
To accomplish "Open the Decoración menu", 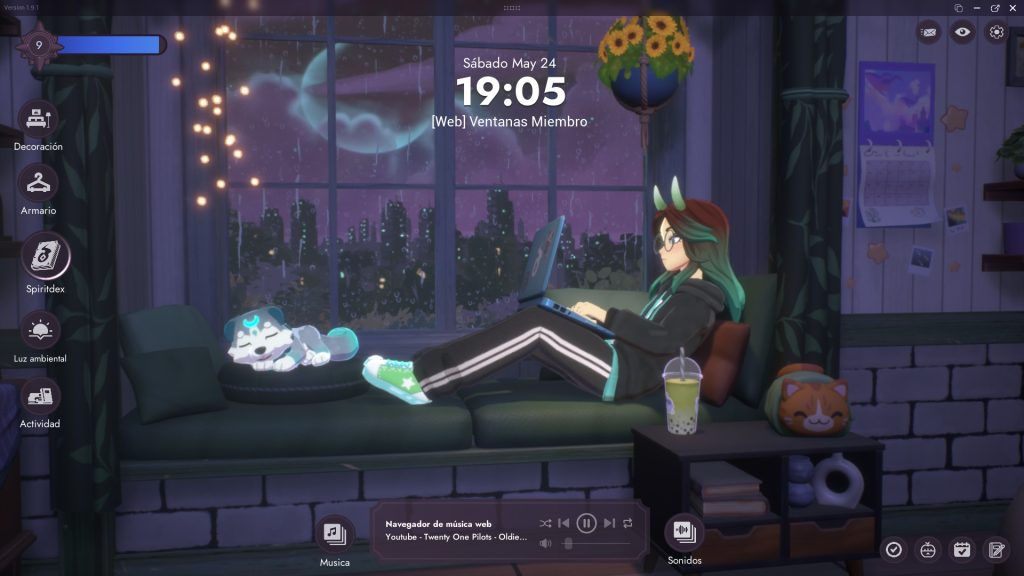I will point(38,121).
